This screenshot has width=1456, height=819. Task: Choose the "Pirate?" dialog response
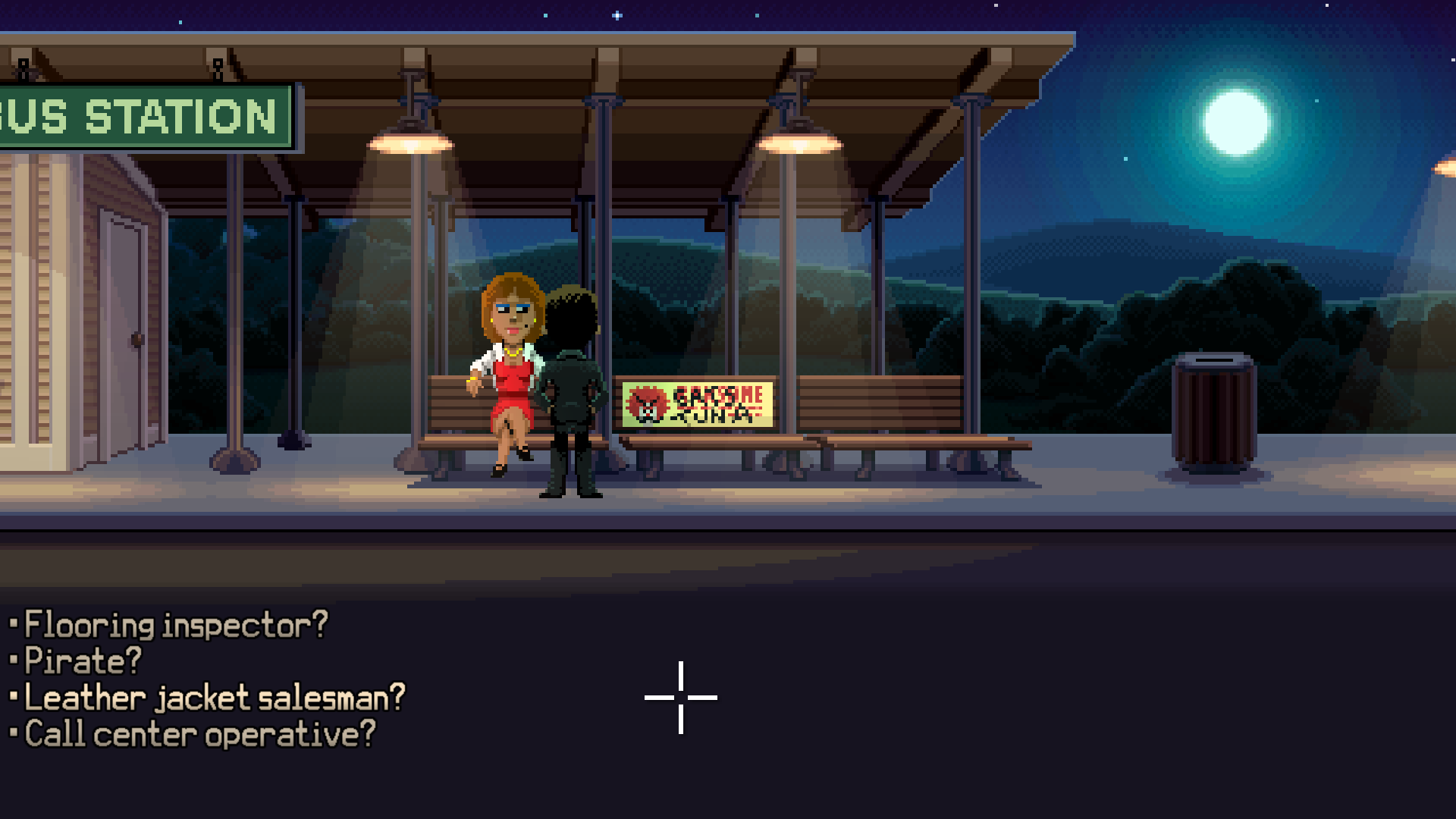tap(80, 660)
